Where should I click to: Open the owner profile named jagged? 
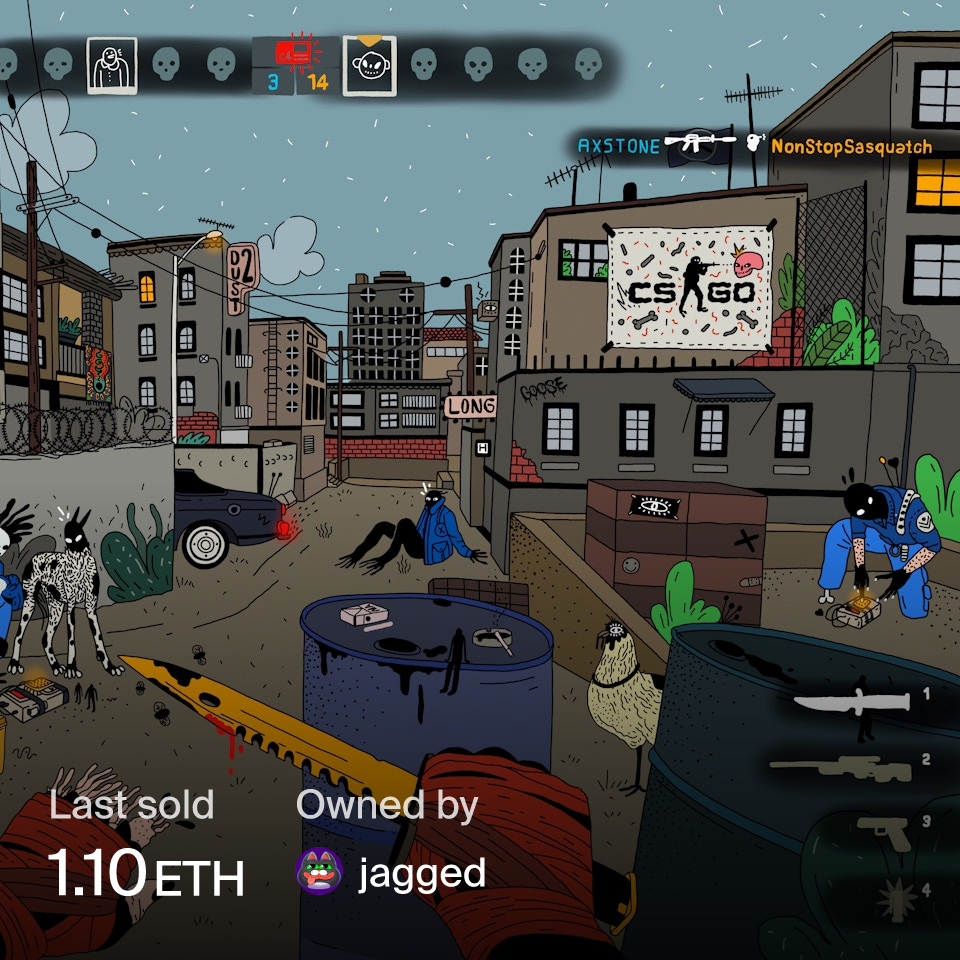point(422,873)
